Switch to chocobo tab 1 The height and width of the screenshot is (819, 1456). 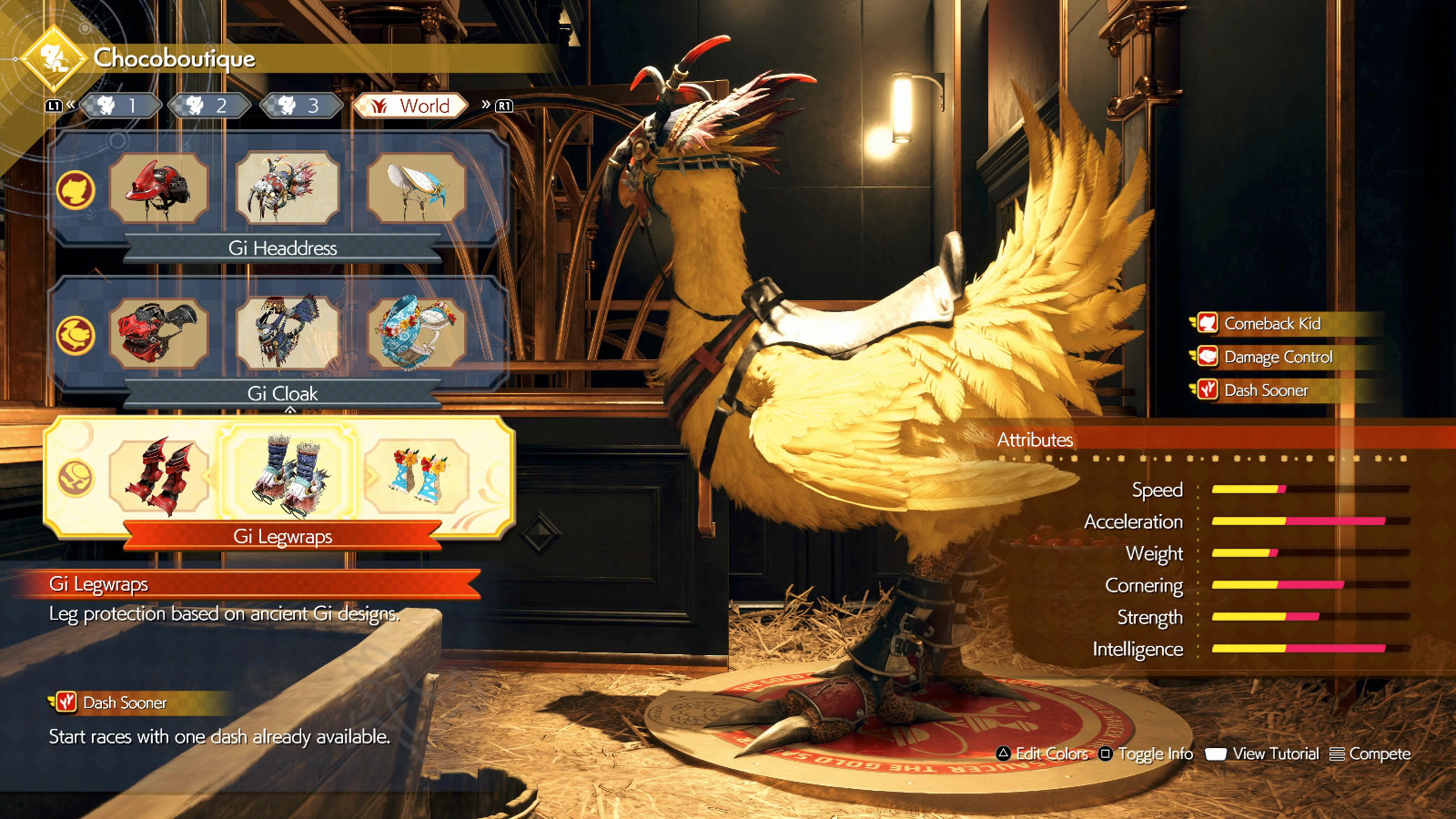coord(120,106)
